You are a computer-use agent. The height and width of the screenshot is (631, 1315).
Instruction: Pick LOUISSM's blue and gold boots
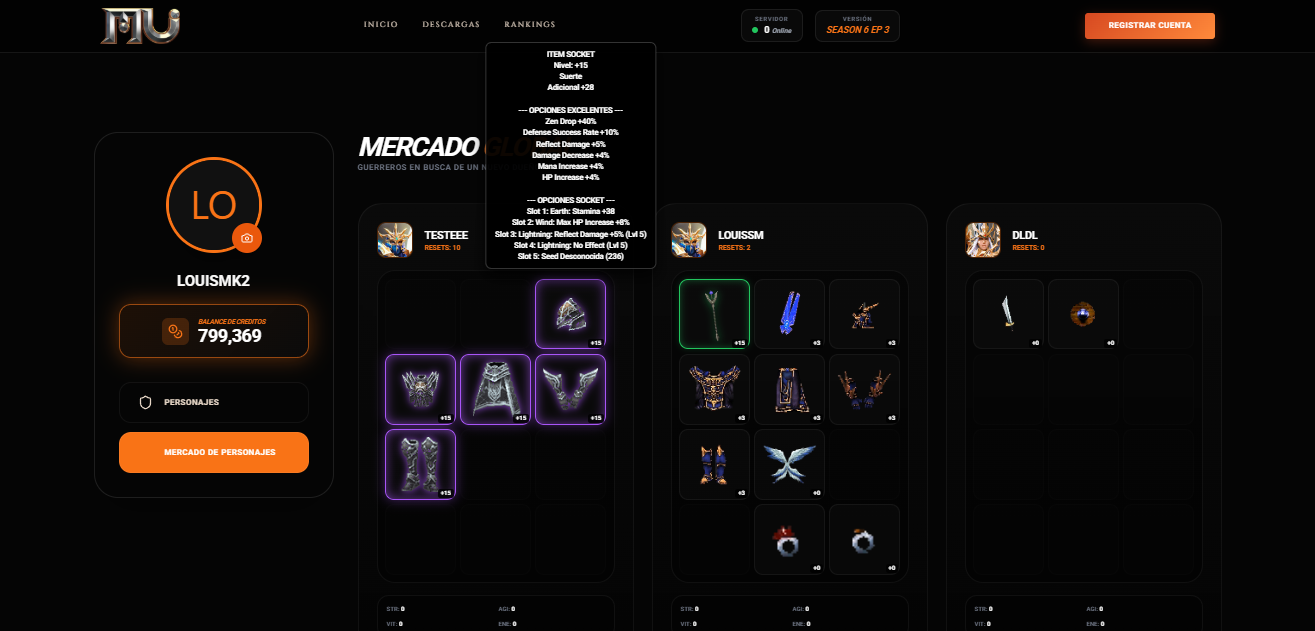[714, 464]
